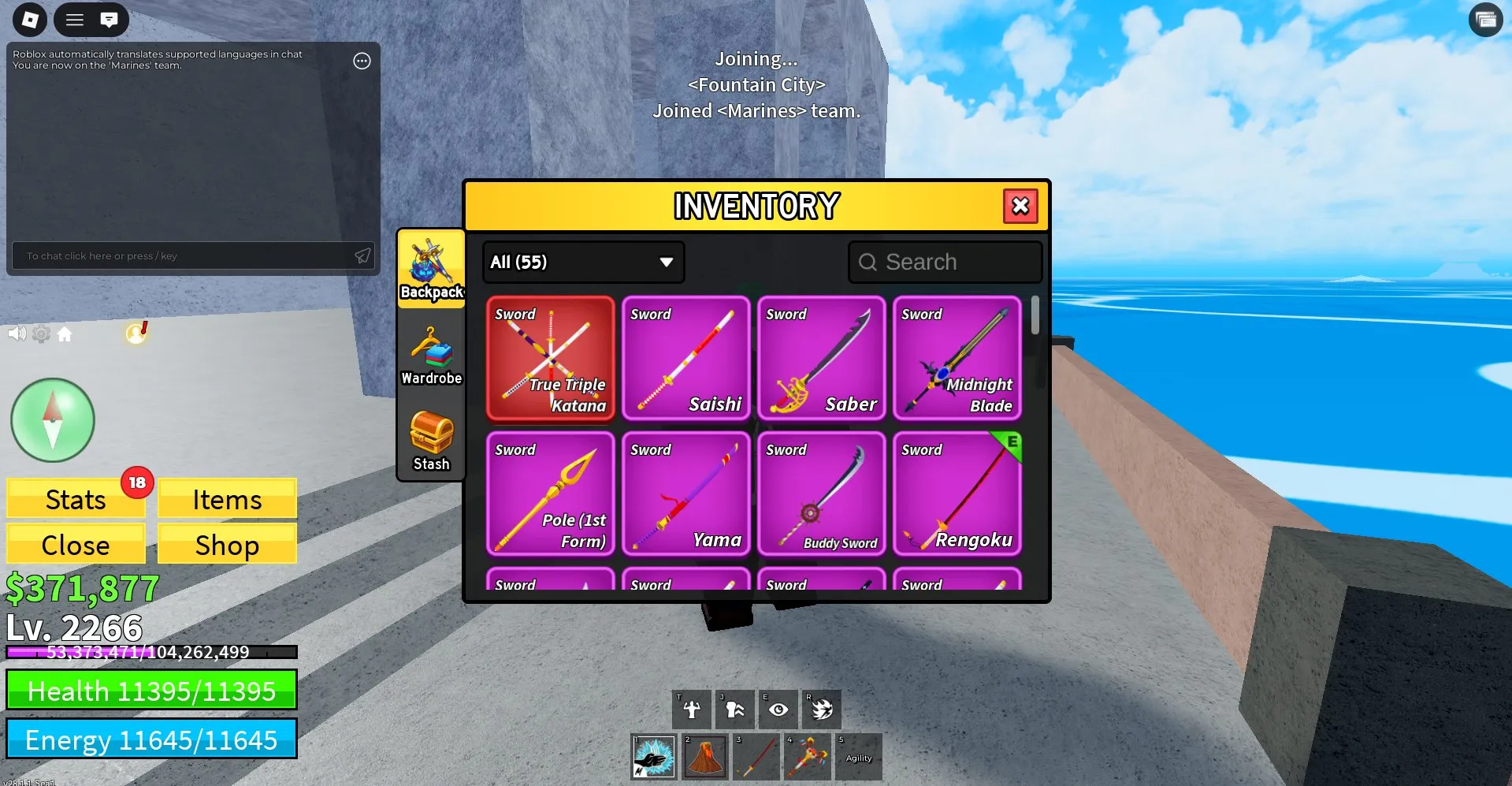Switch to the Items menu
The image size is (1512, 786).
click(227, 498)
